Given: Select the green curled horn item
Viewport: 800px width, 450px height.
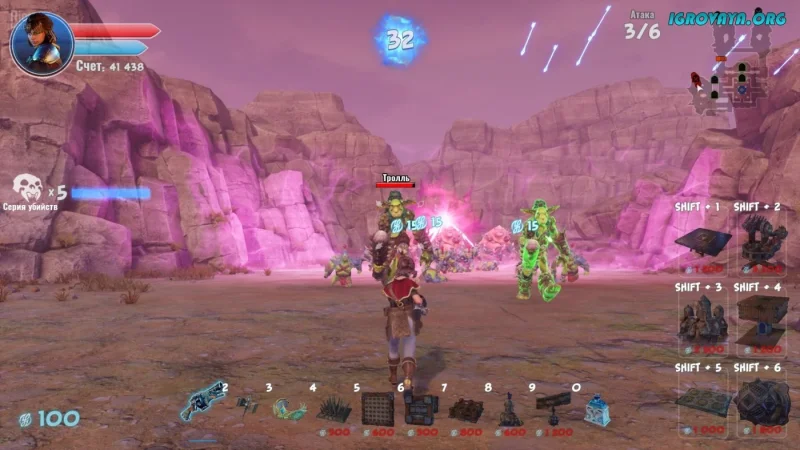Looking at the screenshot, I should point(289,408).
